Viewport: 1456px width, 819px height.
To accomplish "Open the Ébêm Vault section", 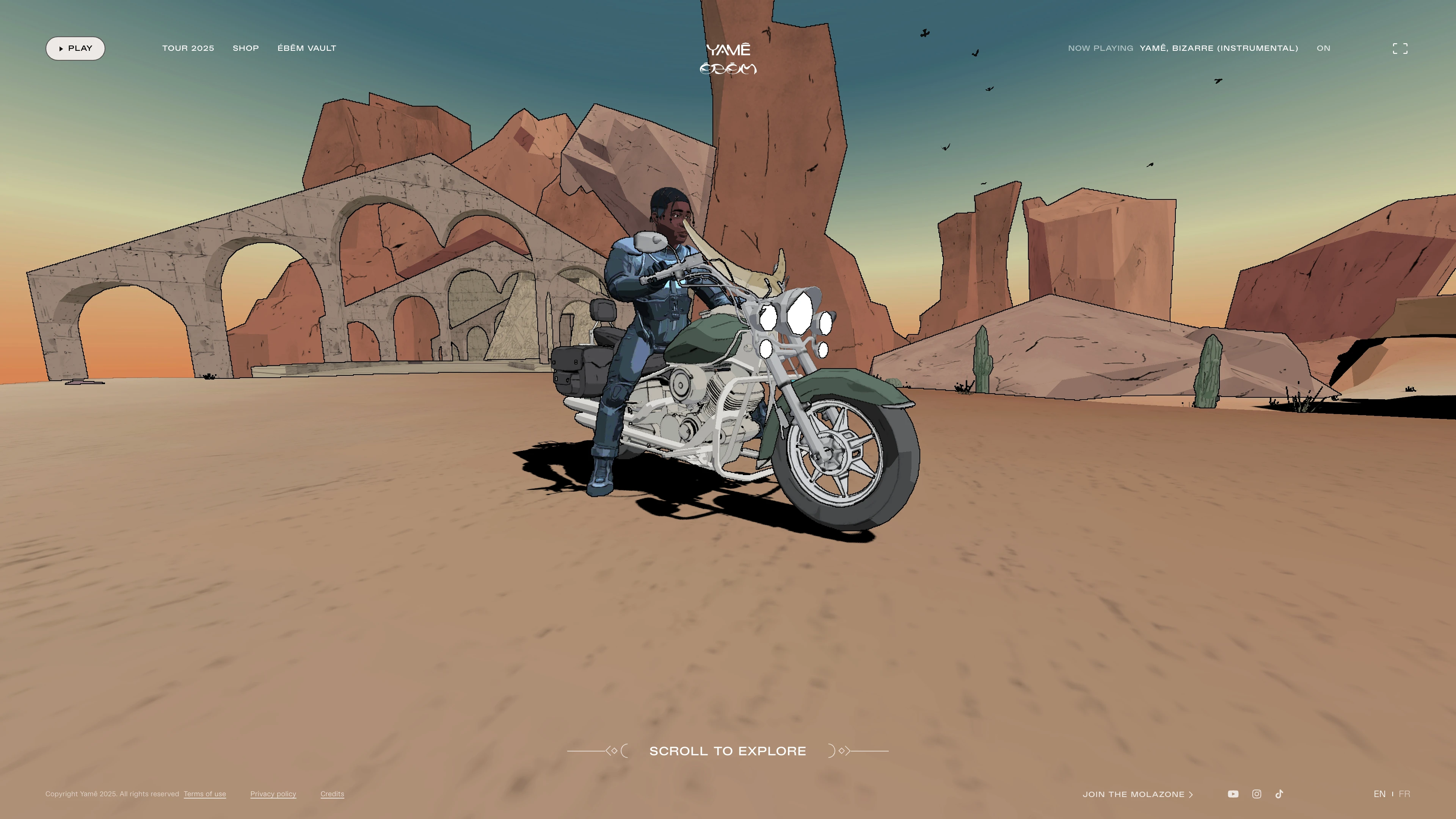I will click(x=307, y=49).
